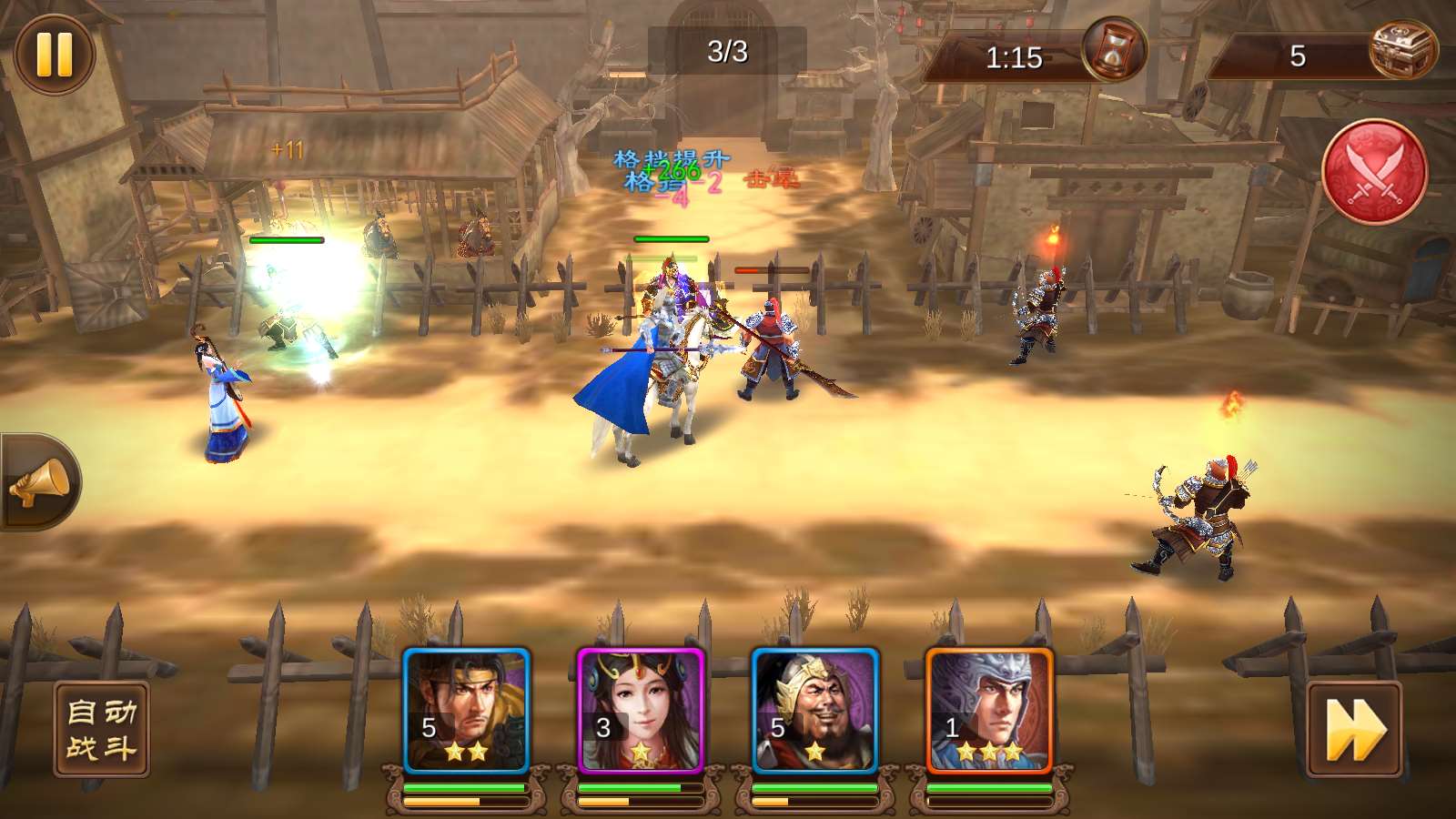Pick the three-star silver-helmet hero portrait
The image size is (1456, 819).
(x=989, y=711)
